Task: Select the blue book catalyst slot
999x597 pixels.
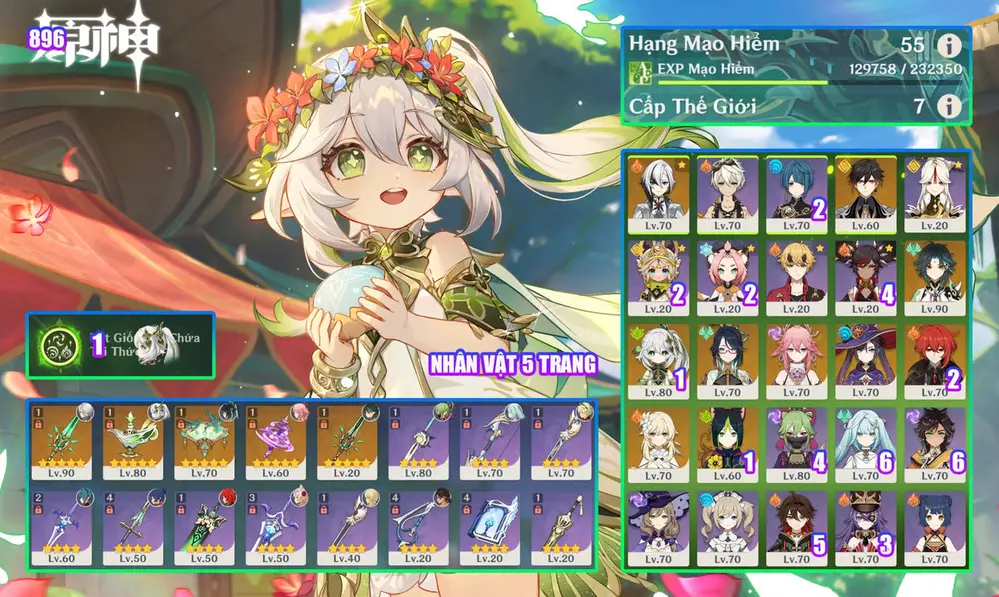Action: [x=489, y=524]
